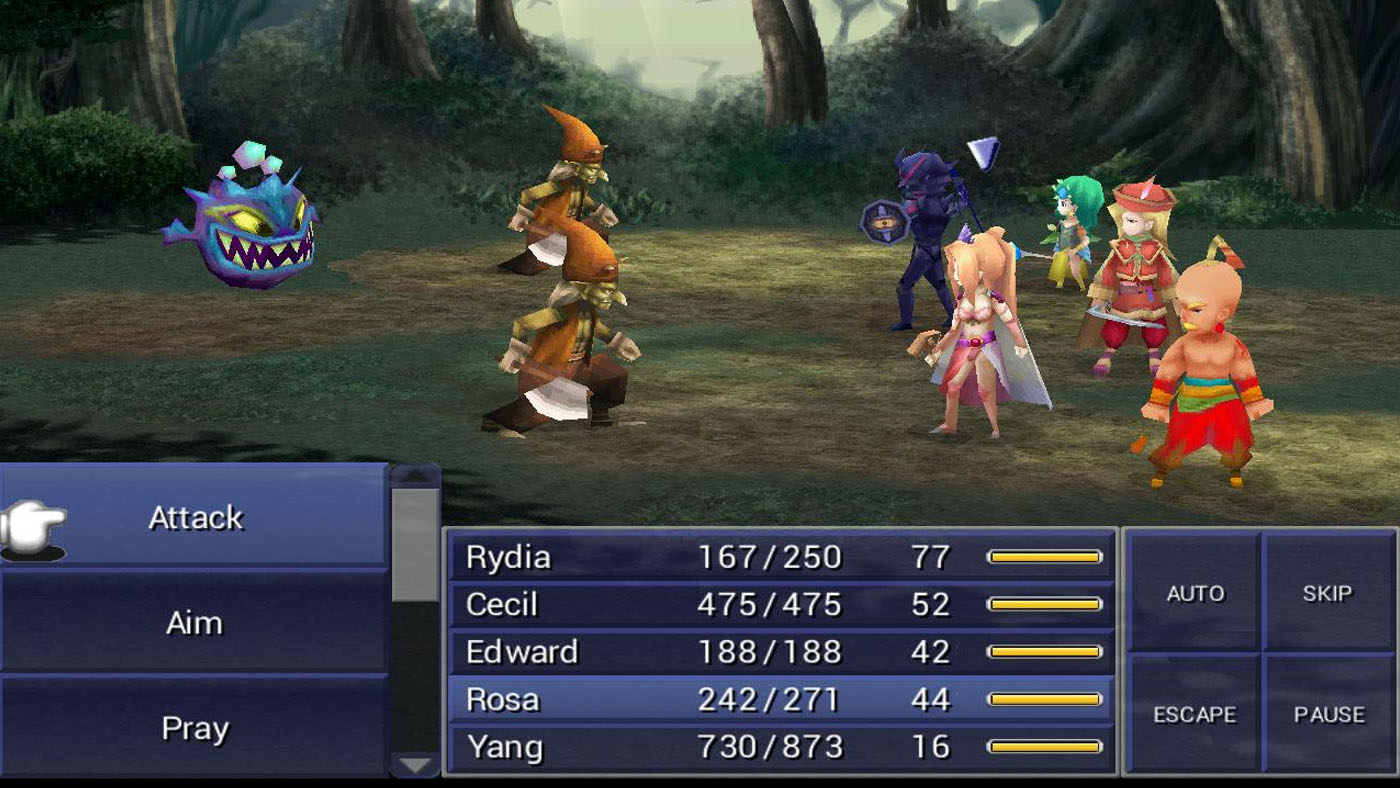Choose the Aim command
Image resolution: width=1400 pixels, height=788 pixels.
tap(195, 622)
